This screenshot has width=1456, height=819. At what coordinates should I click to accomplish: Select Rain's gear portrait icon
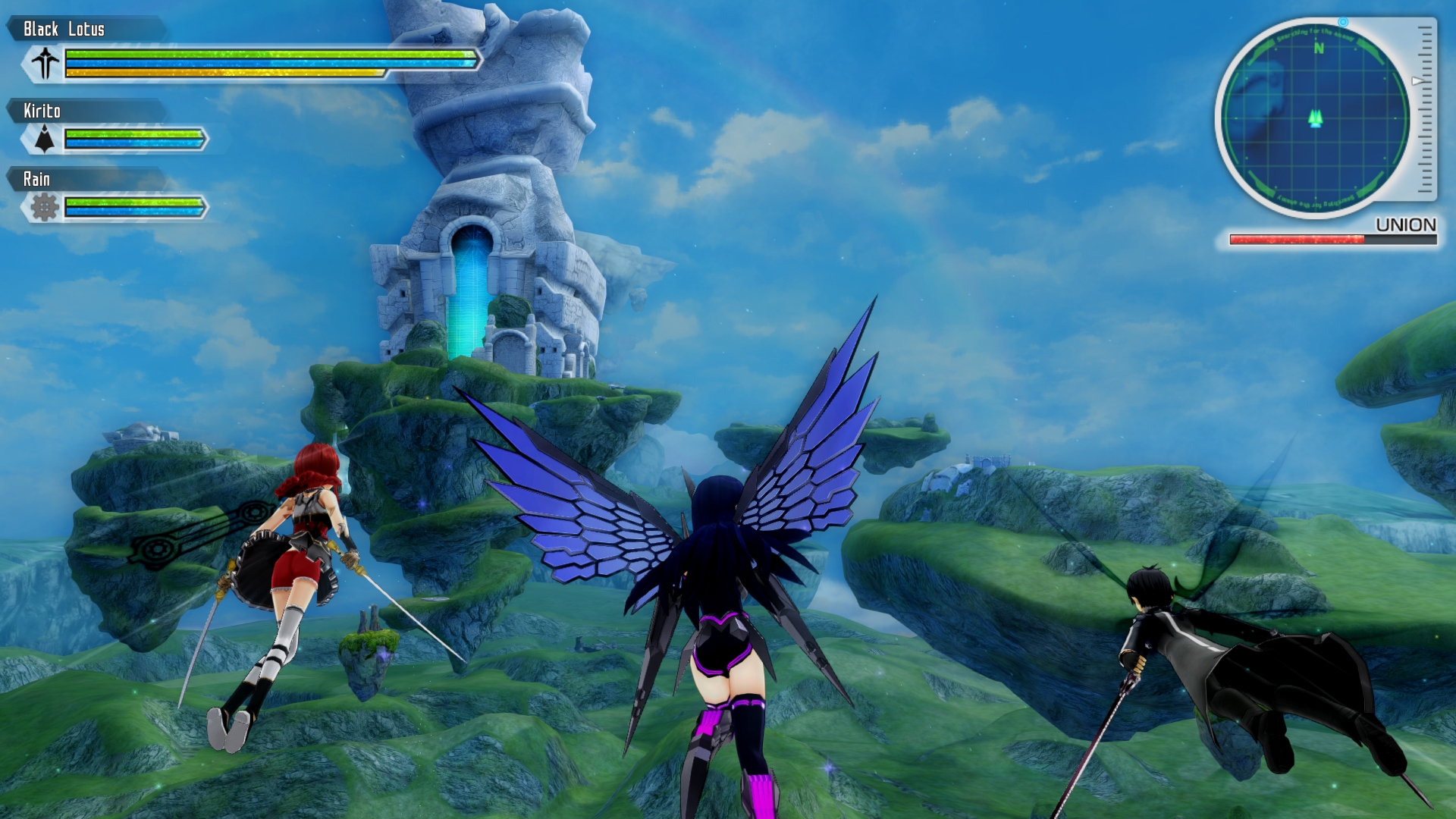coord(45,206)
